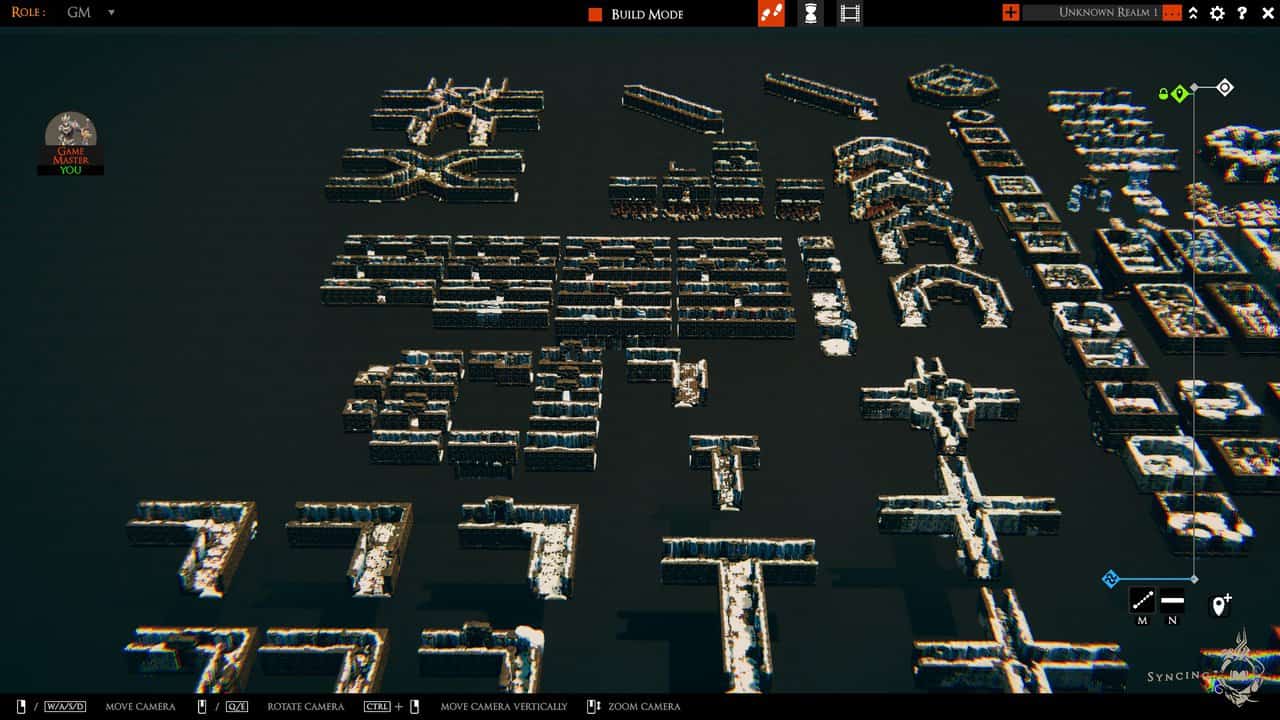Select the footsteps movement mode icon

click(773, 14)
